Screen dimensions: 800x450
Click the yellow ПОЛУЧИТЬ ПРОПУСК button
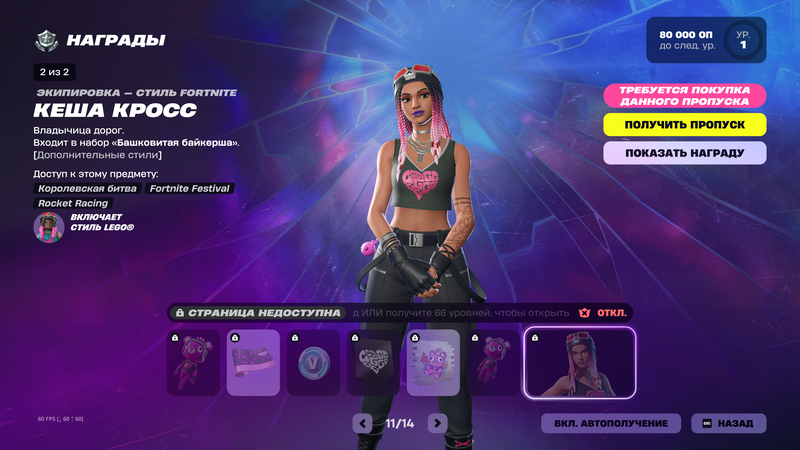[x=684, y=125]
